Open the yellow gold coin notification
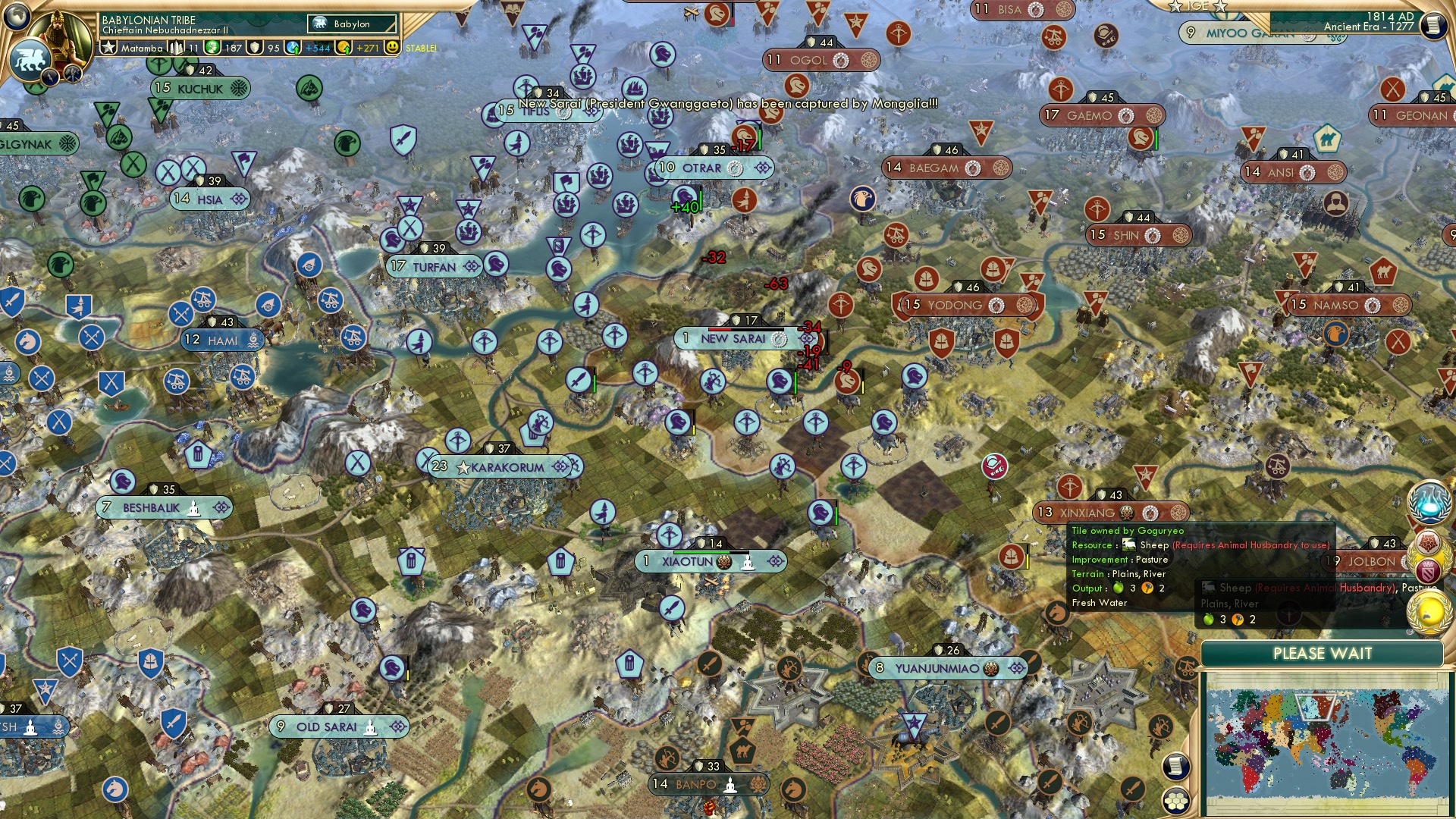This screenshot has height=819, width=1456. pyautogui.click(x=1429, y=612)
